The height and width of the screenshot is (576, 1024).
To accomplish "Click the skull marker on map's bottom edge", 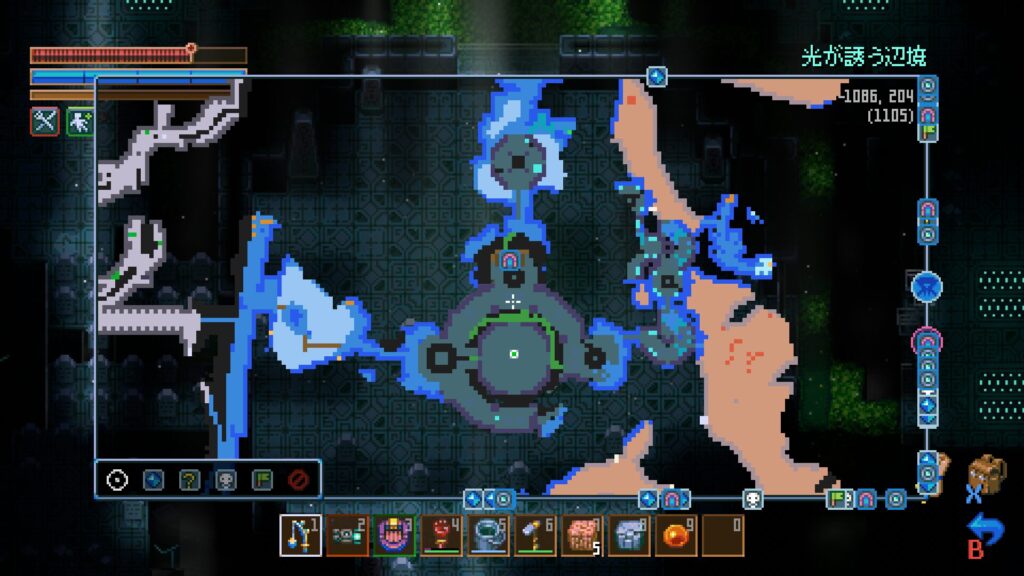I will [x=752, y=498].
